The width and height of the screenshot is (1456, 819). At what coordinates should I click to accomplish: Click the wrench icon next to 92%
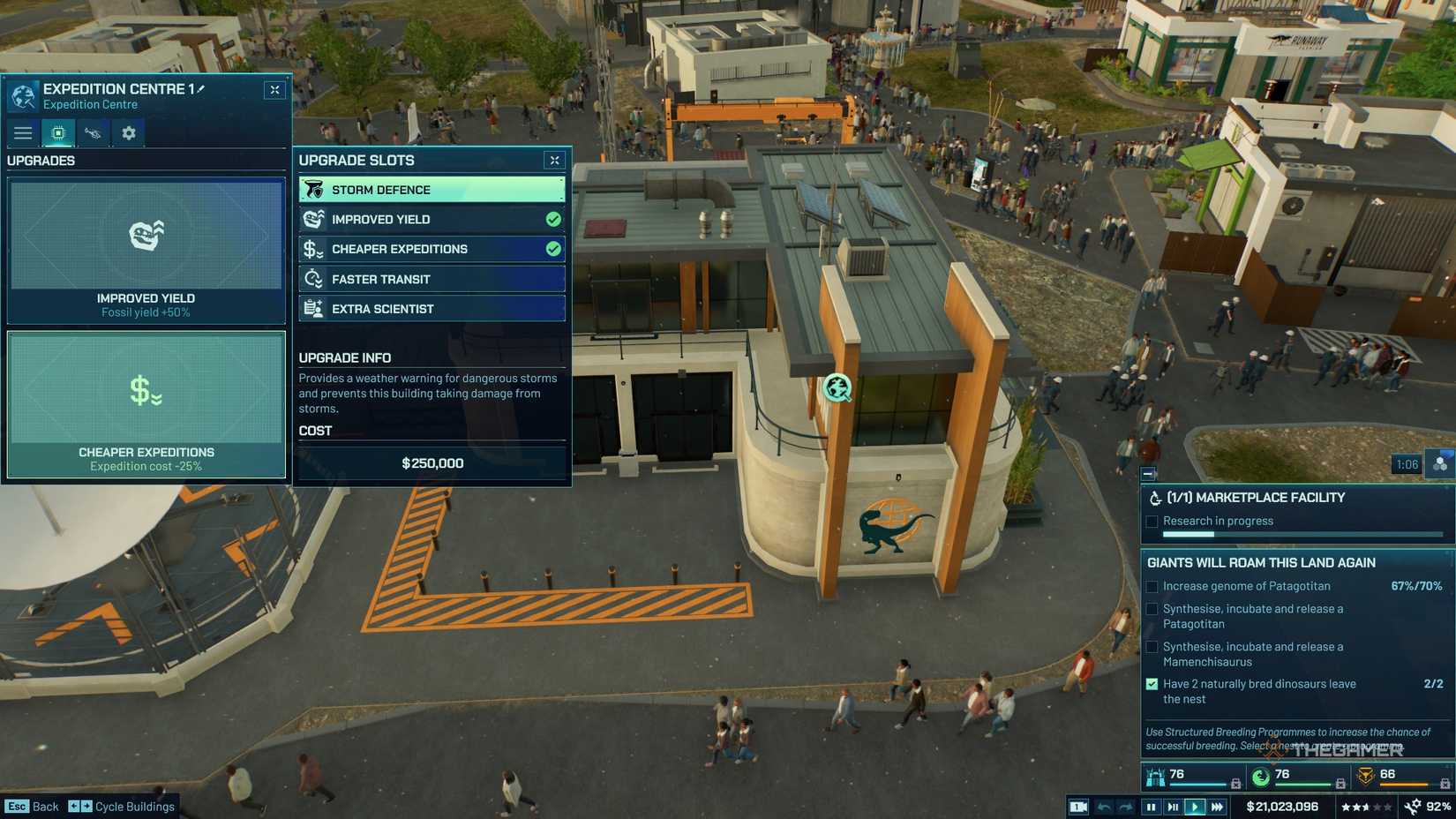tap(1413, 806)
